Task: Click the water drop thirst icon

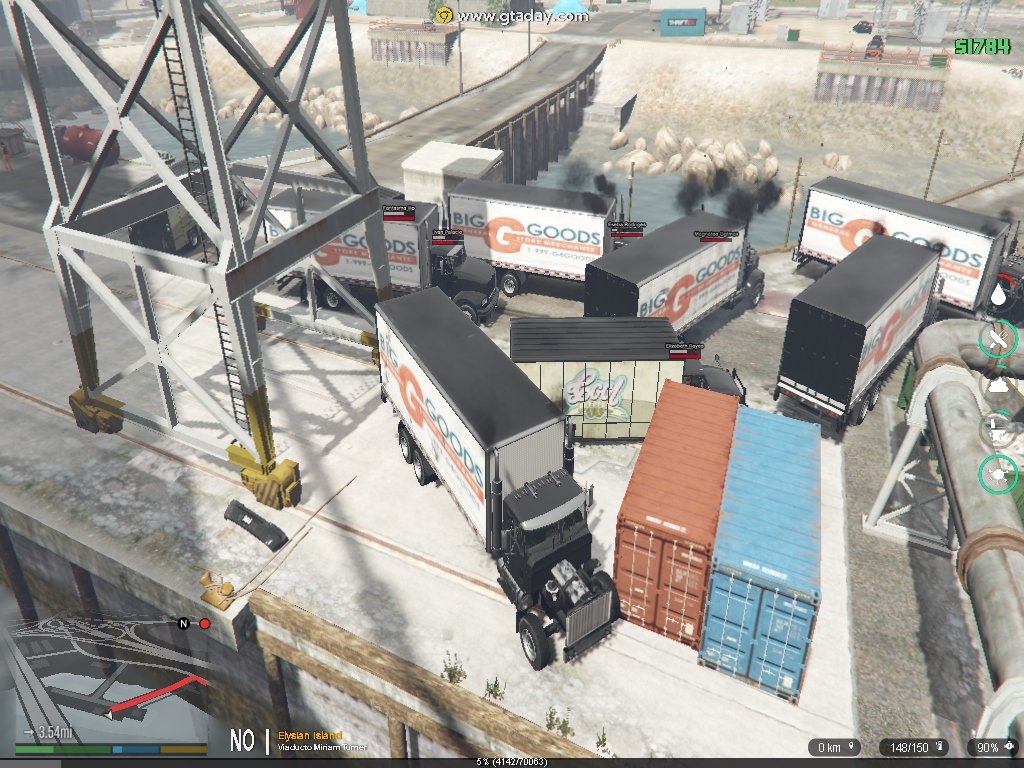Action: [998, 295]
